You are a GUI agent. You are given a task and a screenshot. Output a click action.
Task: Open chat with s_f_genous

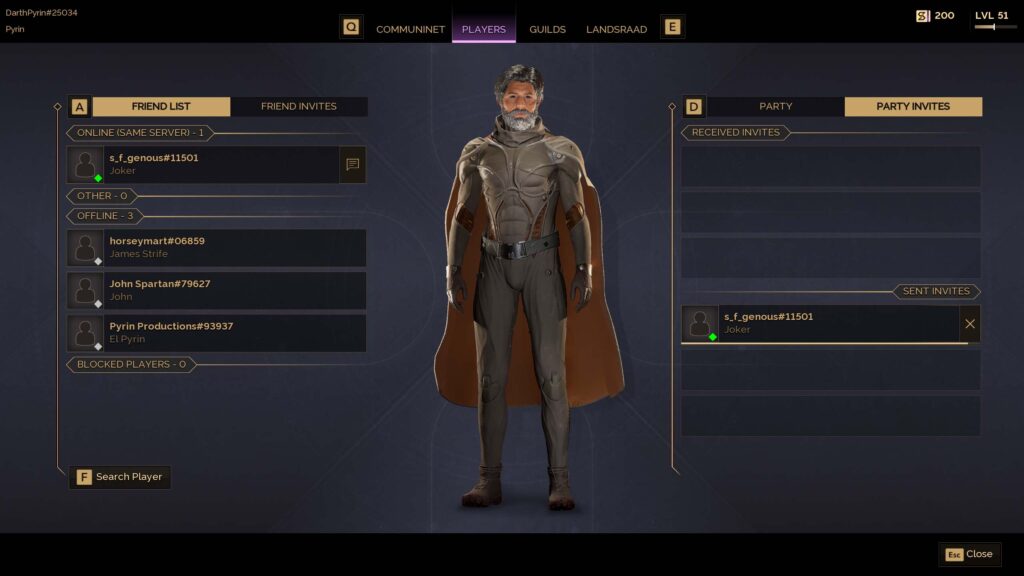(x=352, y=164)
